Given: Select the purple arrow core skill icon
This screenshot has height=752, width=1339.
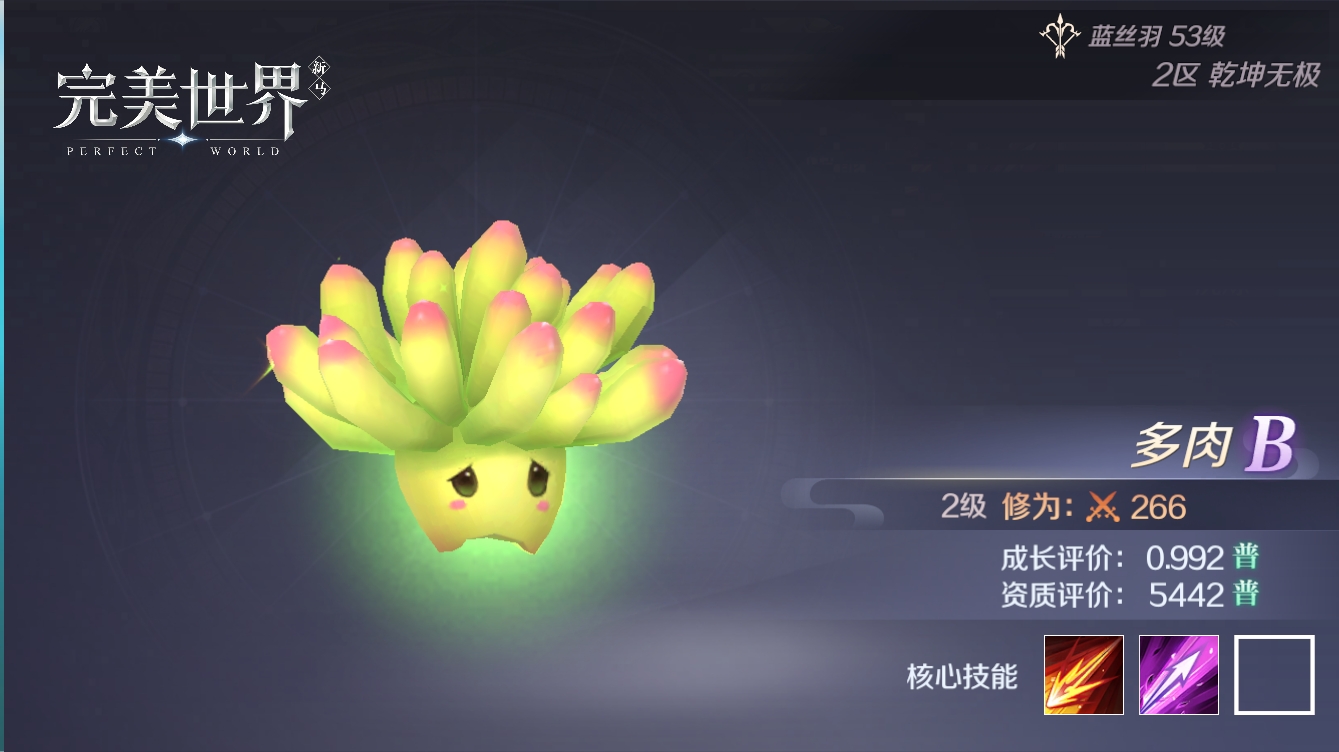Looking at the screenshot, I should [1179, 675].
